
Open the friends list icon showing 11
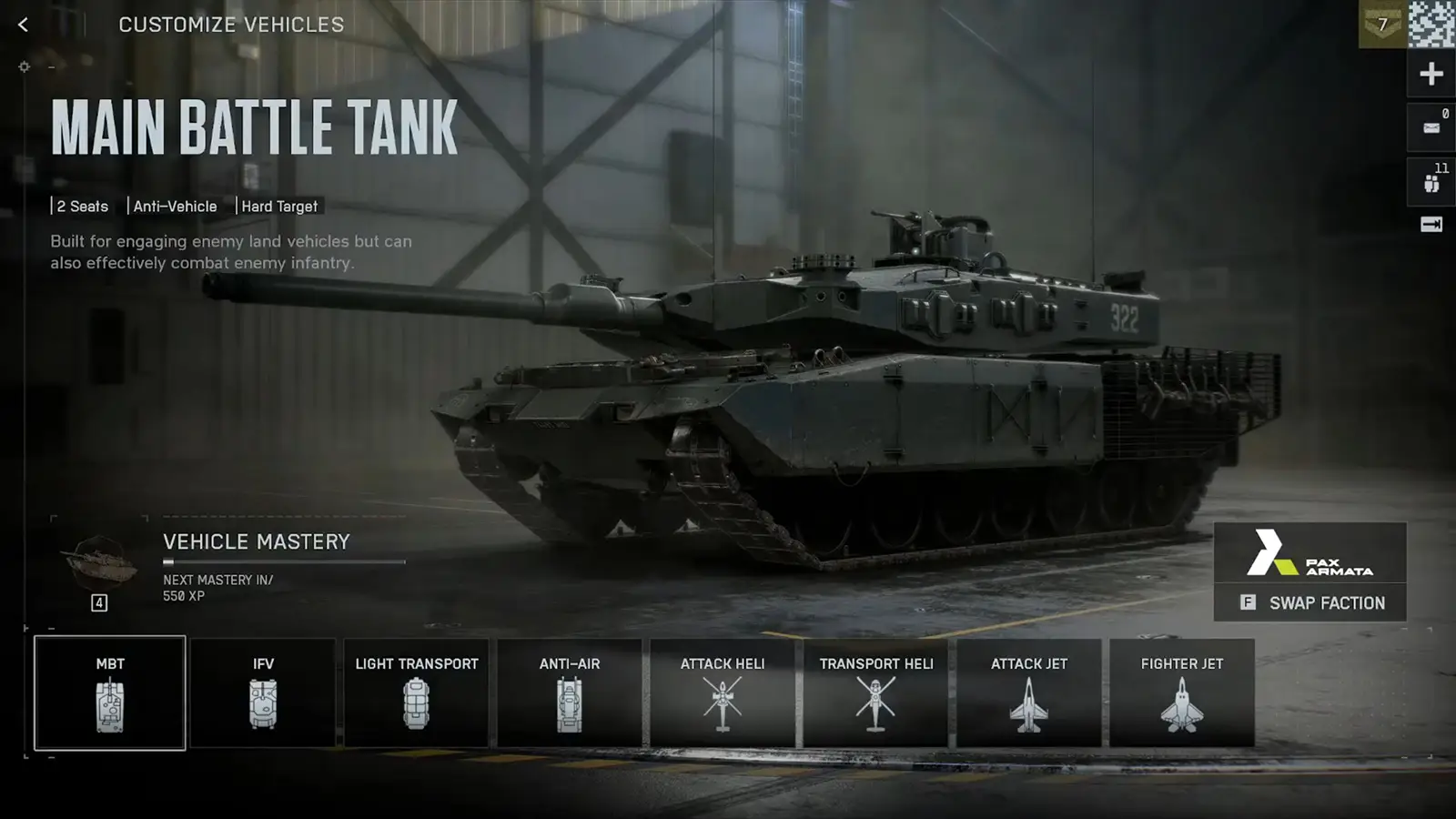[x=1430, y=178]
